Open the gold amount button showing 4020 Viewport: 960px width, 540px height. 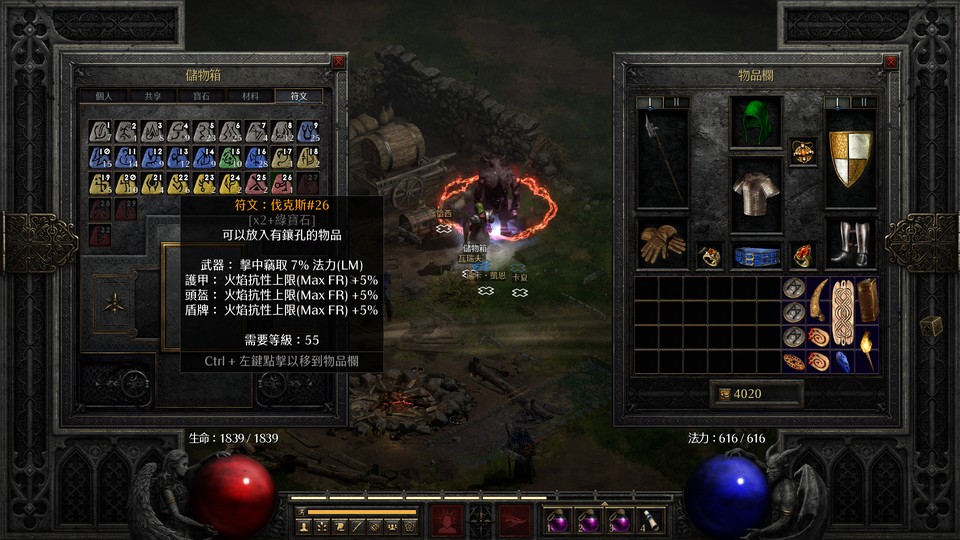click(x=756, y=394)
